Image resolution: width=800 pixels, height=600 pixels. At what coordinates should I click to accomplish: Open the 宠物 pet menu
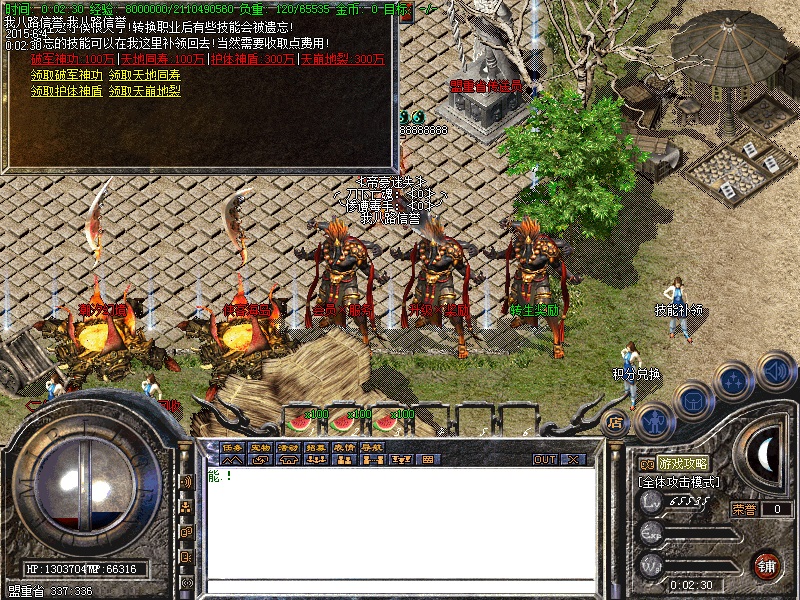[260, 447]
